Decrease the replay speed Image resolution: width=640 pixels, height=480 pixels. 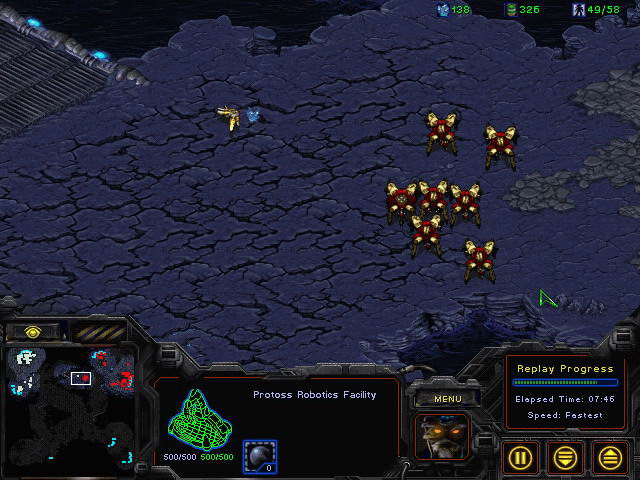(x=566, y=457)
